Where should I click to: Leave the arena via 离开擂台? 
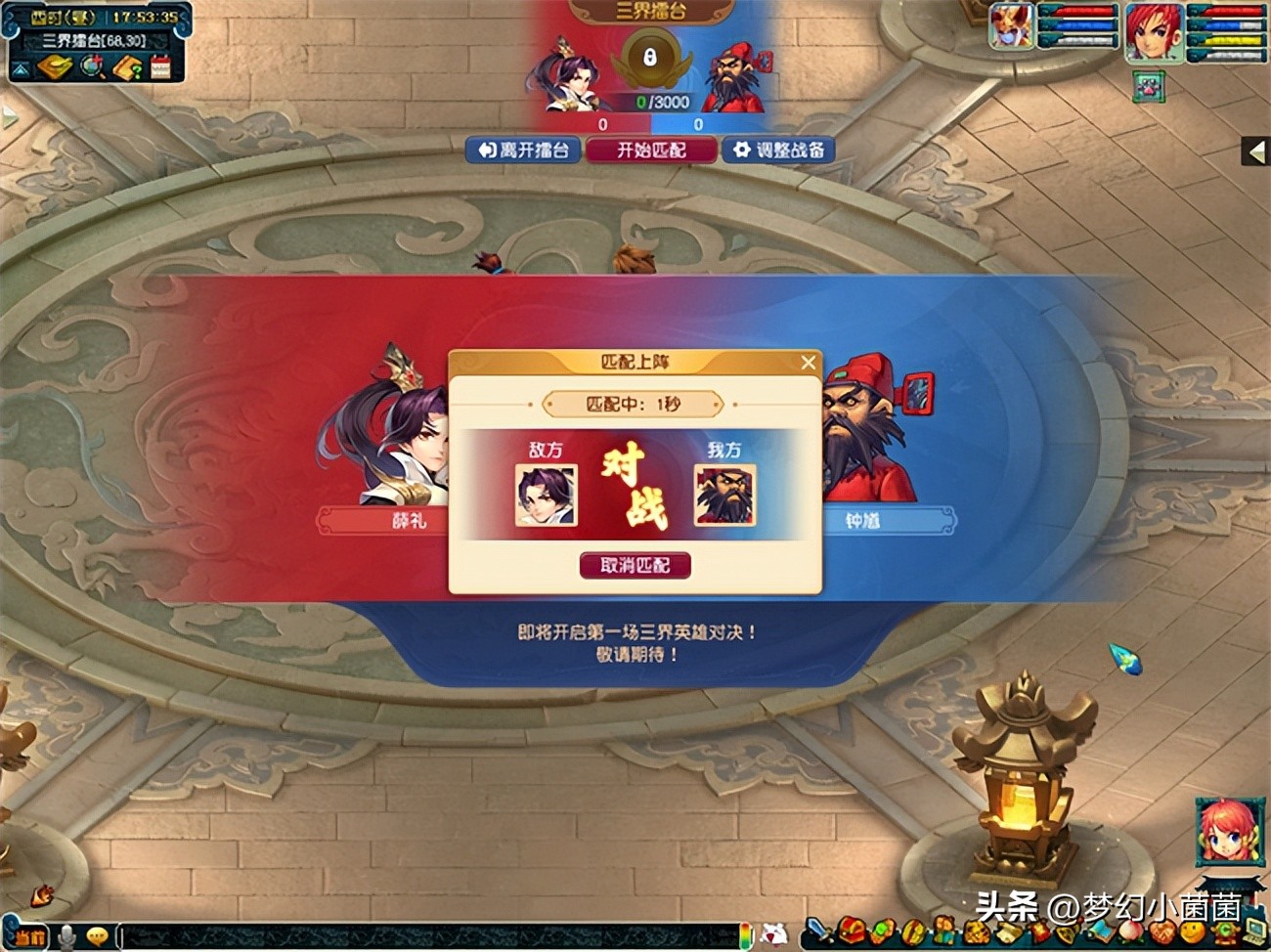tap(523, 150)
